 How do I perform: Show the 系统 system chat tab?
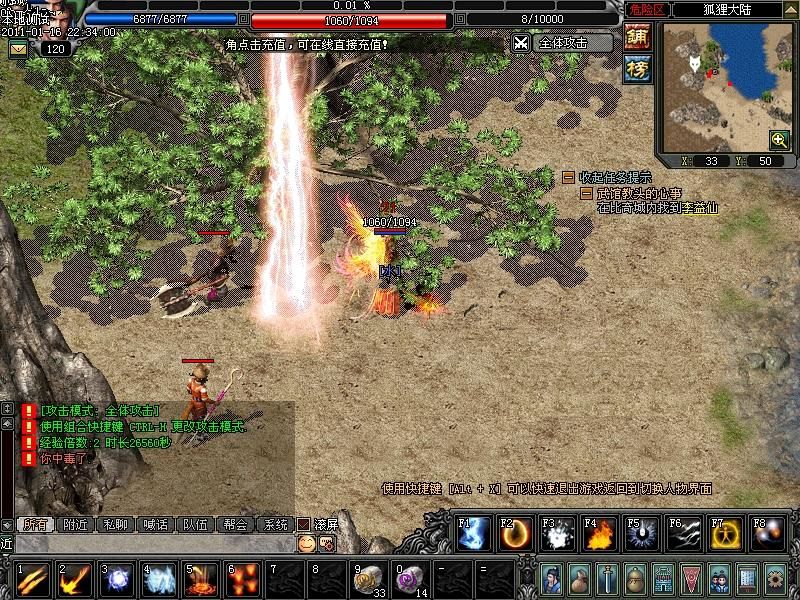click(274, 524)
